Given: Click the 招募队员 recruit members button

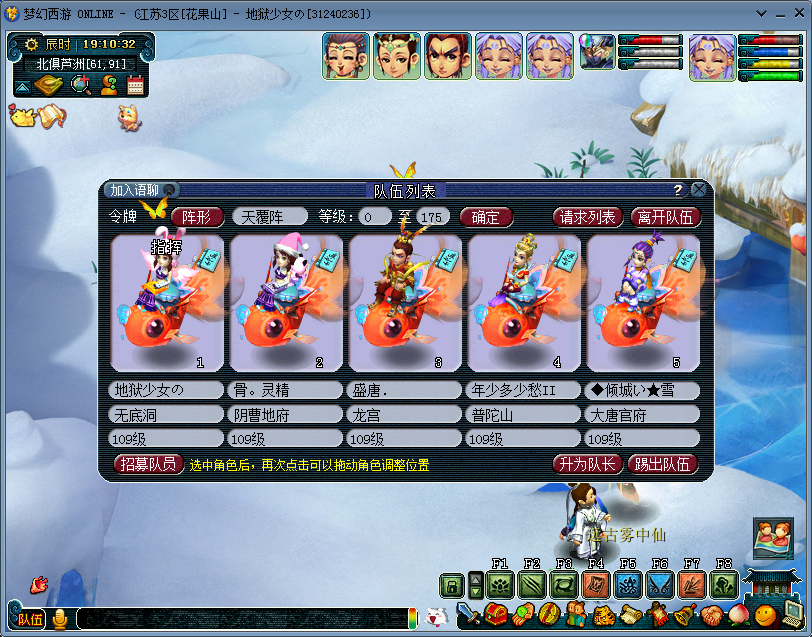Looking at the screenshot, I should (x=149, y=464).
